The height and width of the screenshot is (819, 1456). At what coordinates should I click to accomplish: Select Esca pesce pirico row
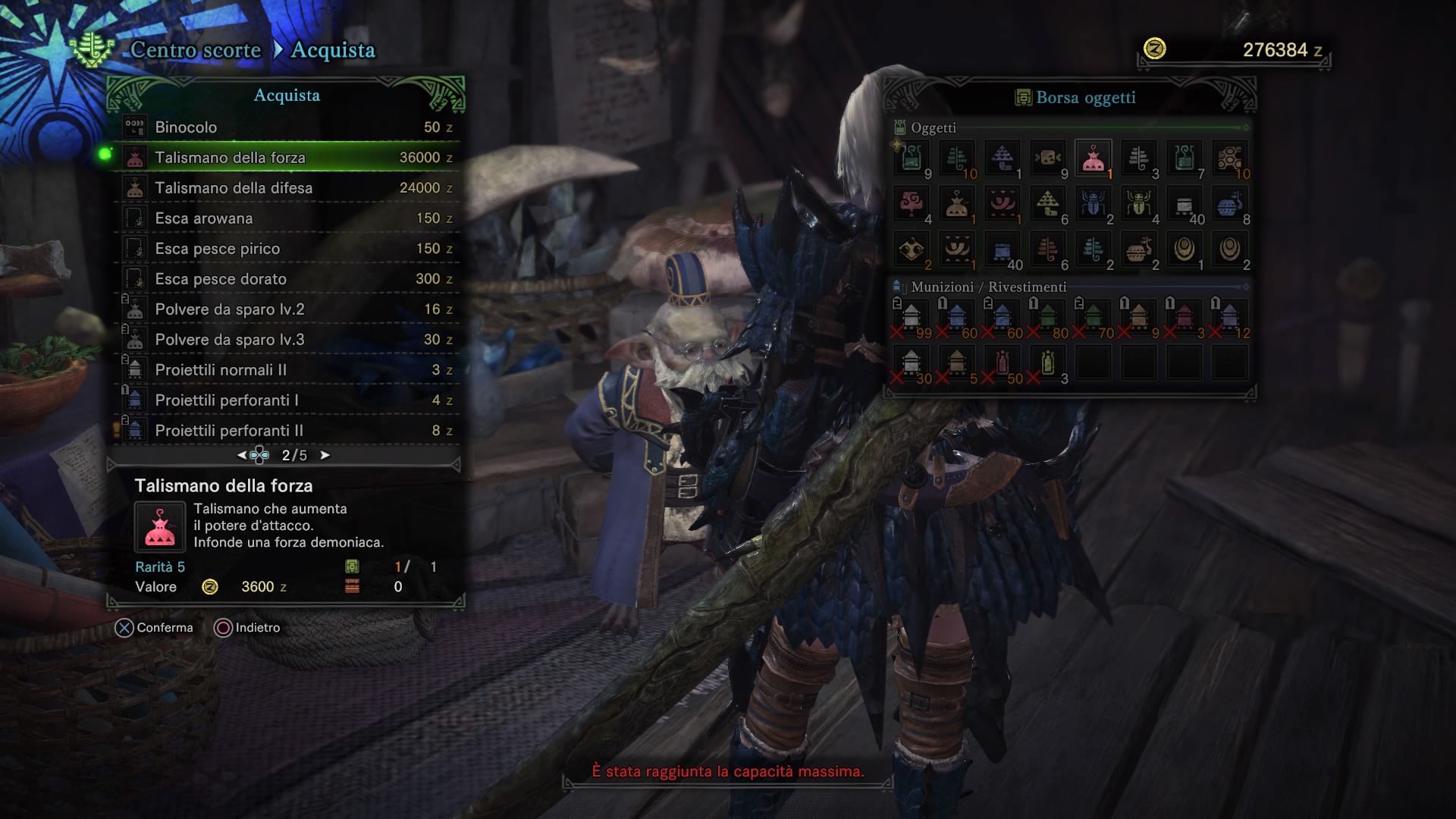click(x=288, y=249)
